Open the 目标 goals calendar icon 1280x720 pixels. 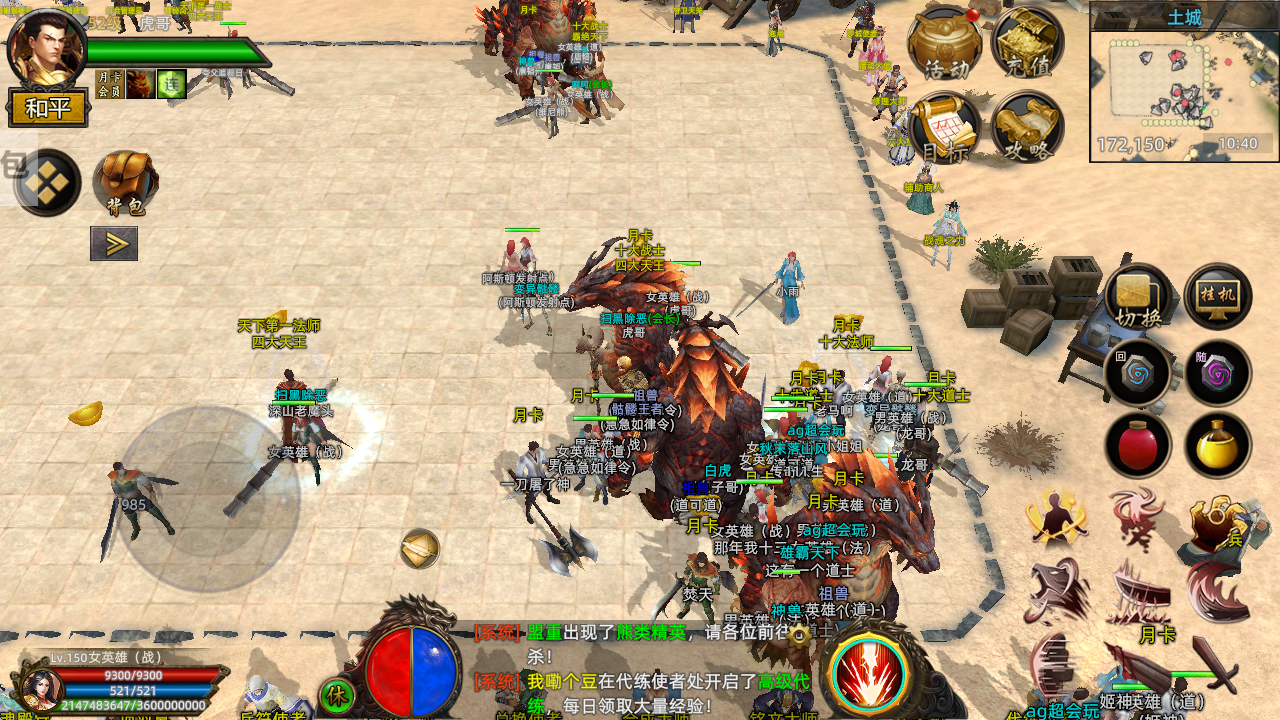click(944, 128)
